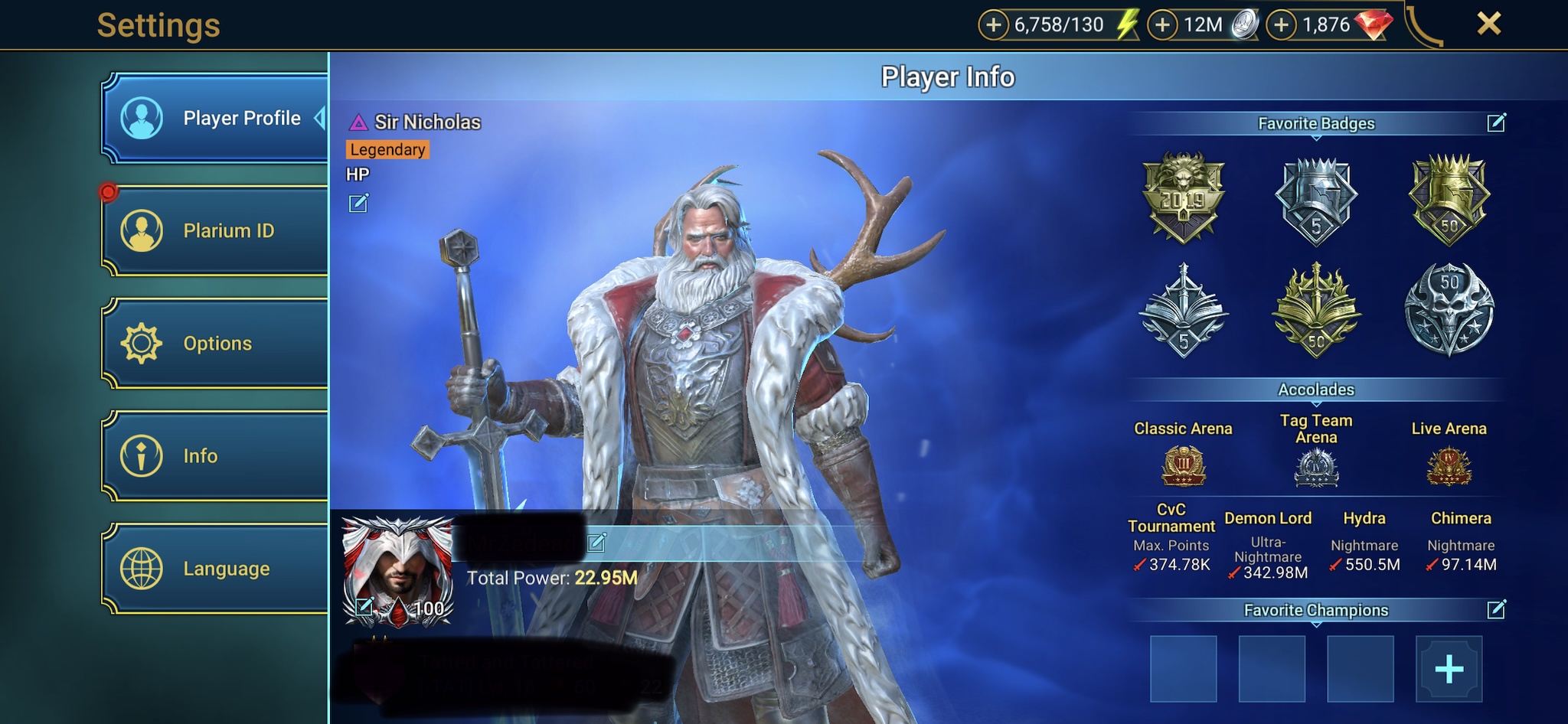Edit the Favorite Champions list
This screenshot has height=724, width=1568.
[1496, 609]
